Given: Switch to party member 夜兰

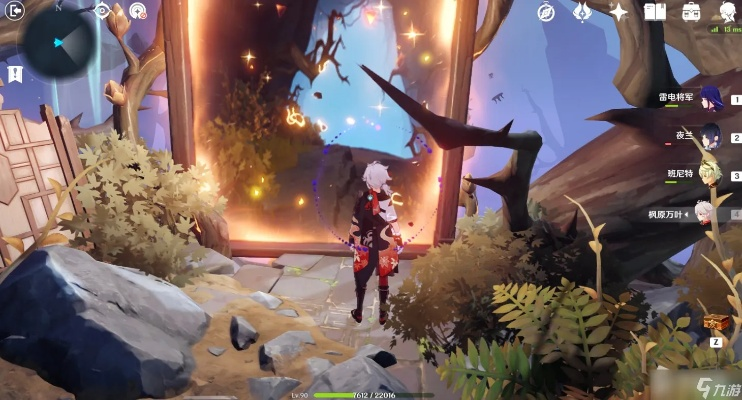Looking at the screenshot, I should 710,134.
